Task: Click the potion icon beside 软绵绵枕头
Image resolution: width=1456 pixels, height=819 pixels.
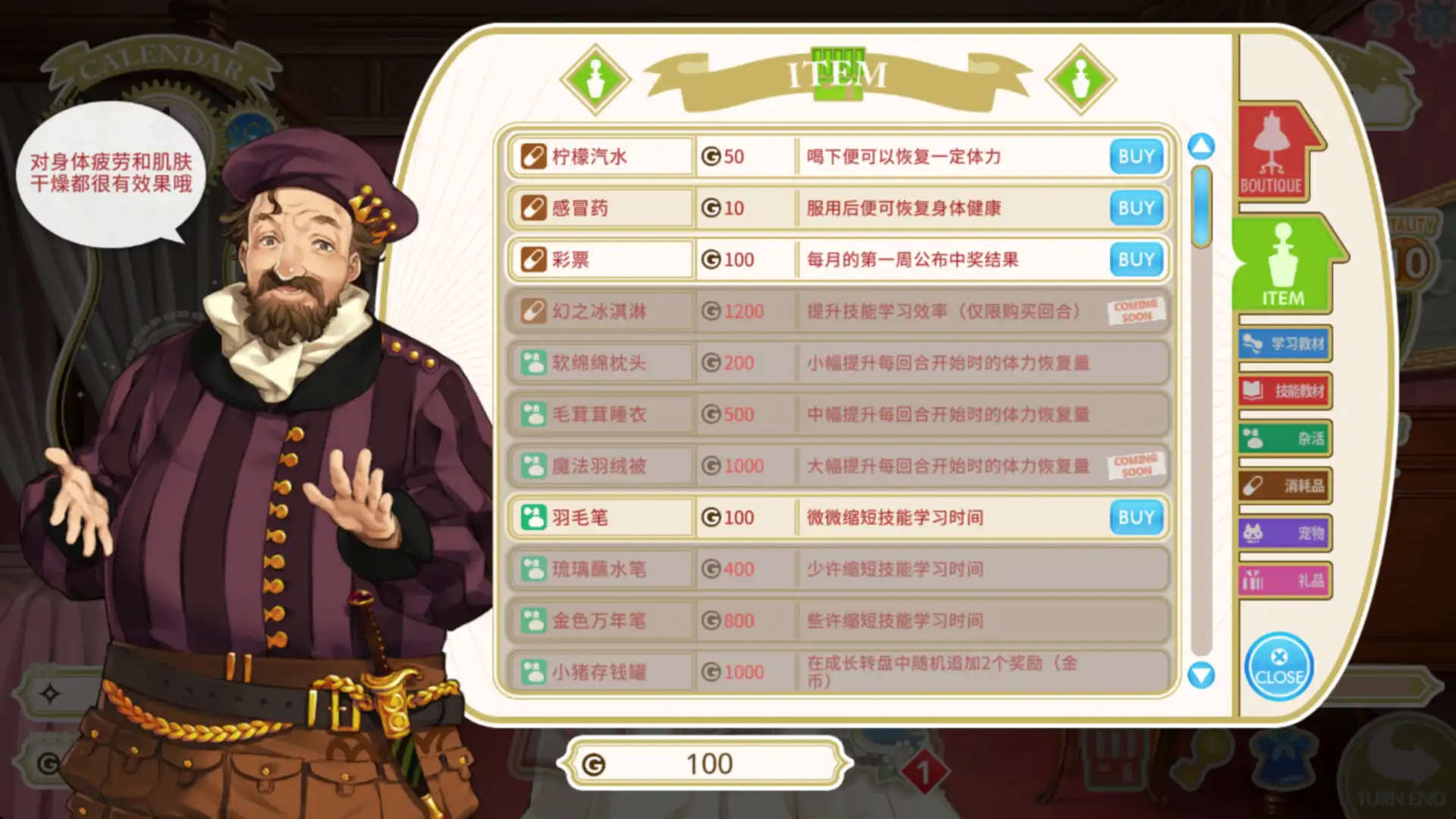Action: 533,362
